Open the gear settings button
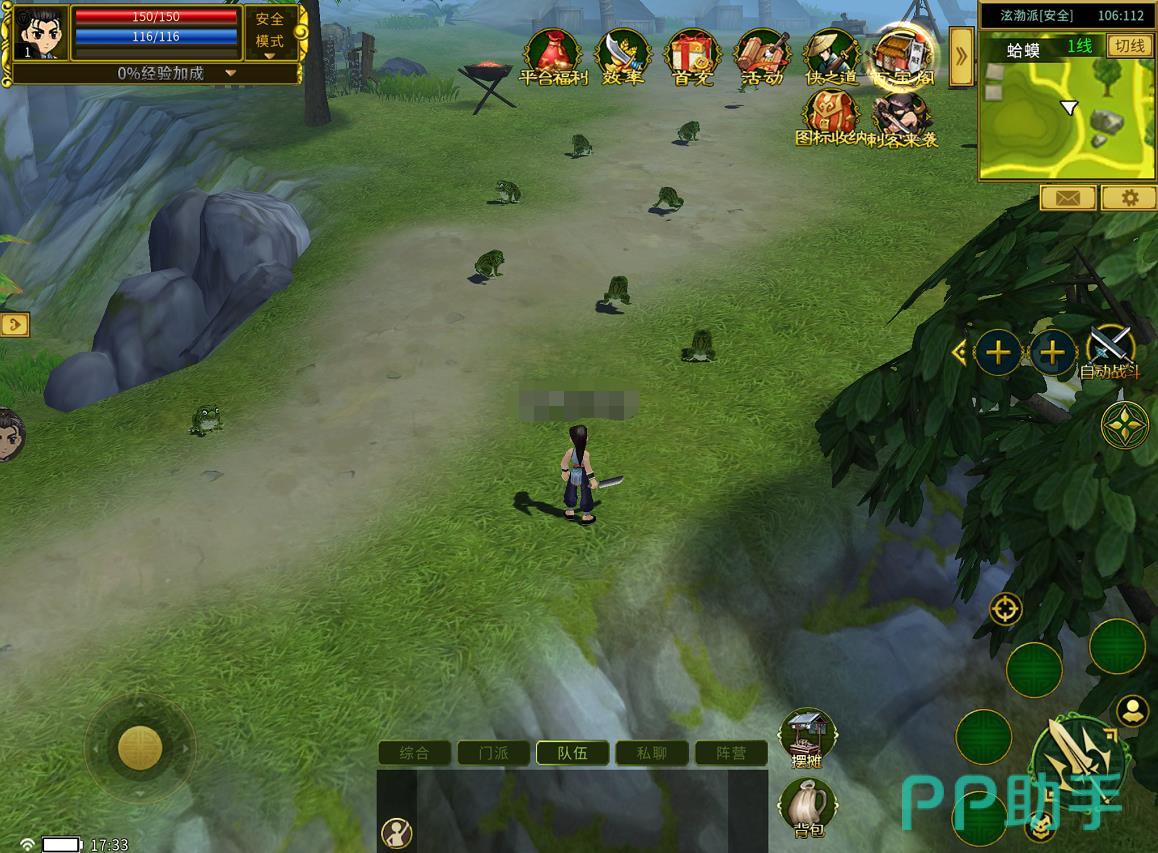Viewport: 1158px width, 853px height. [1130, 198]
